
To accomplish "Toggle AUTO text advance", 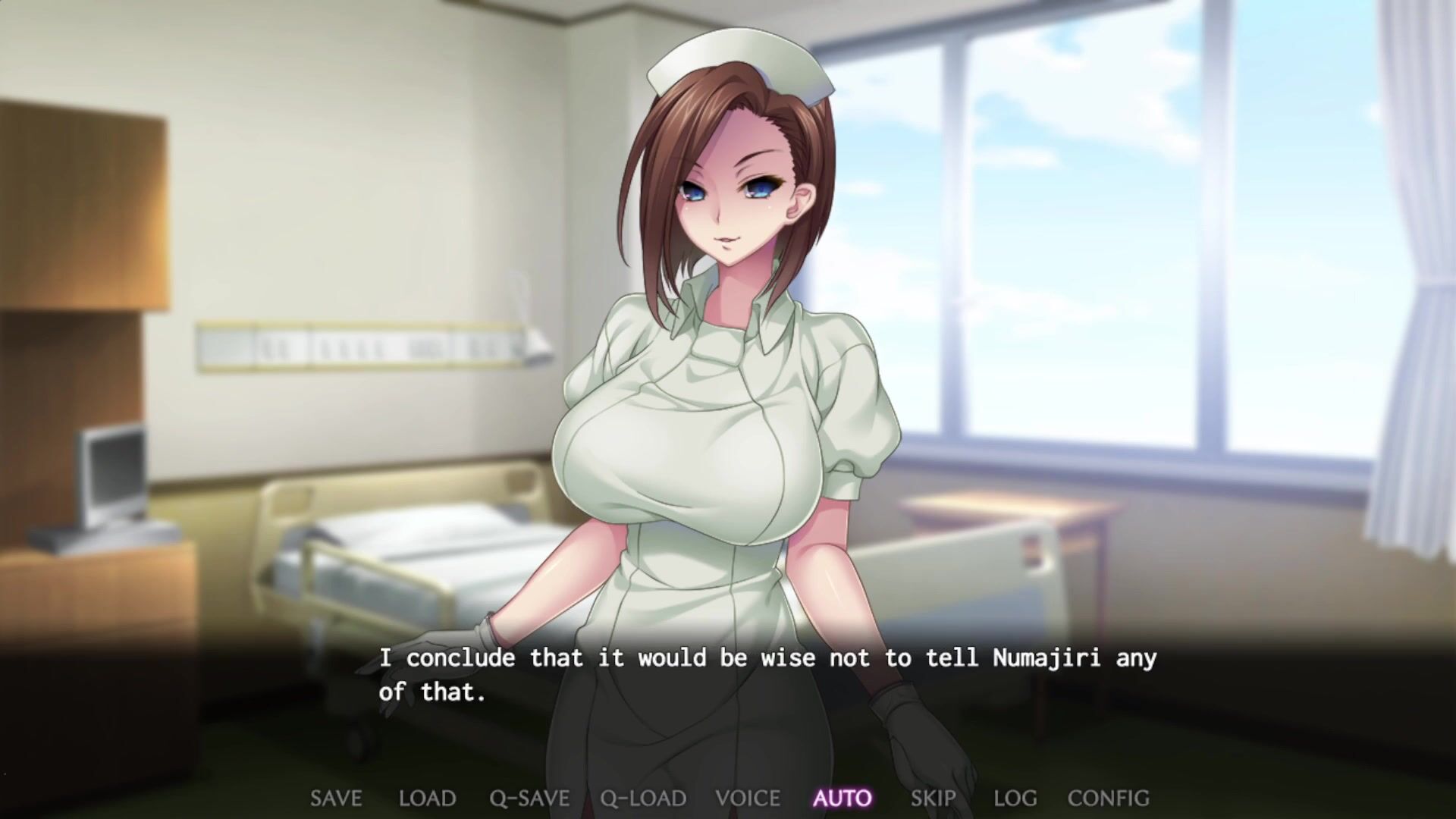I will click(843, 798).
